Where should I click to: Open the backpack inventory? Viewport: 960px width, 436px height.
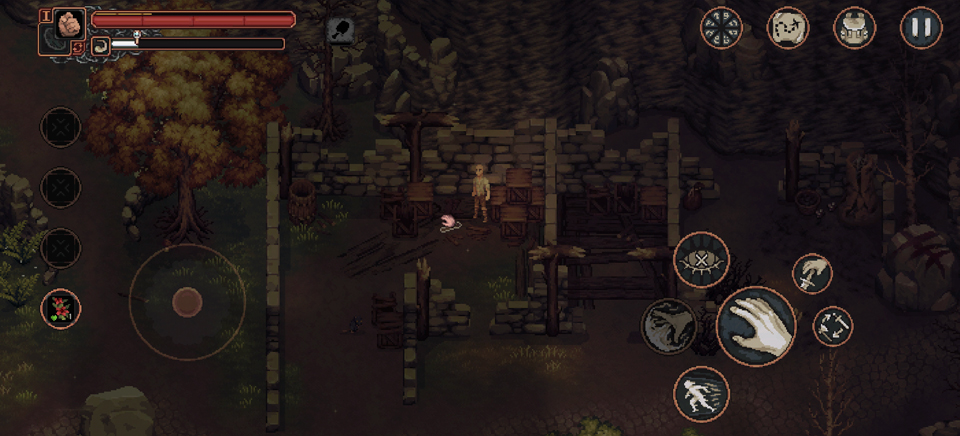pos(854,27)
